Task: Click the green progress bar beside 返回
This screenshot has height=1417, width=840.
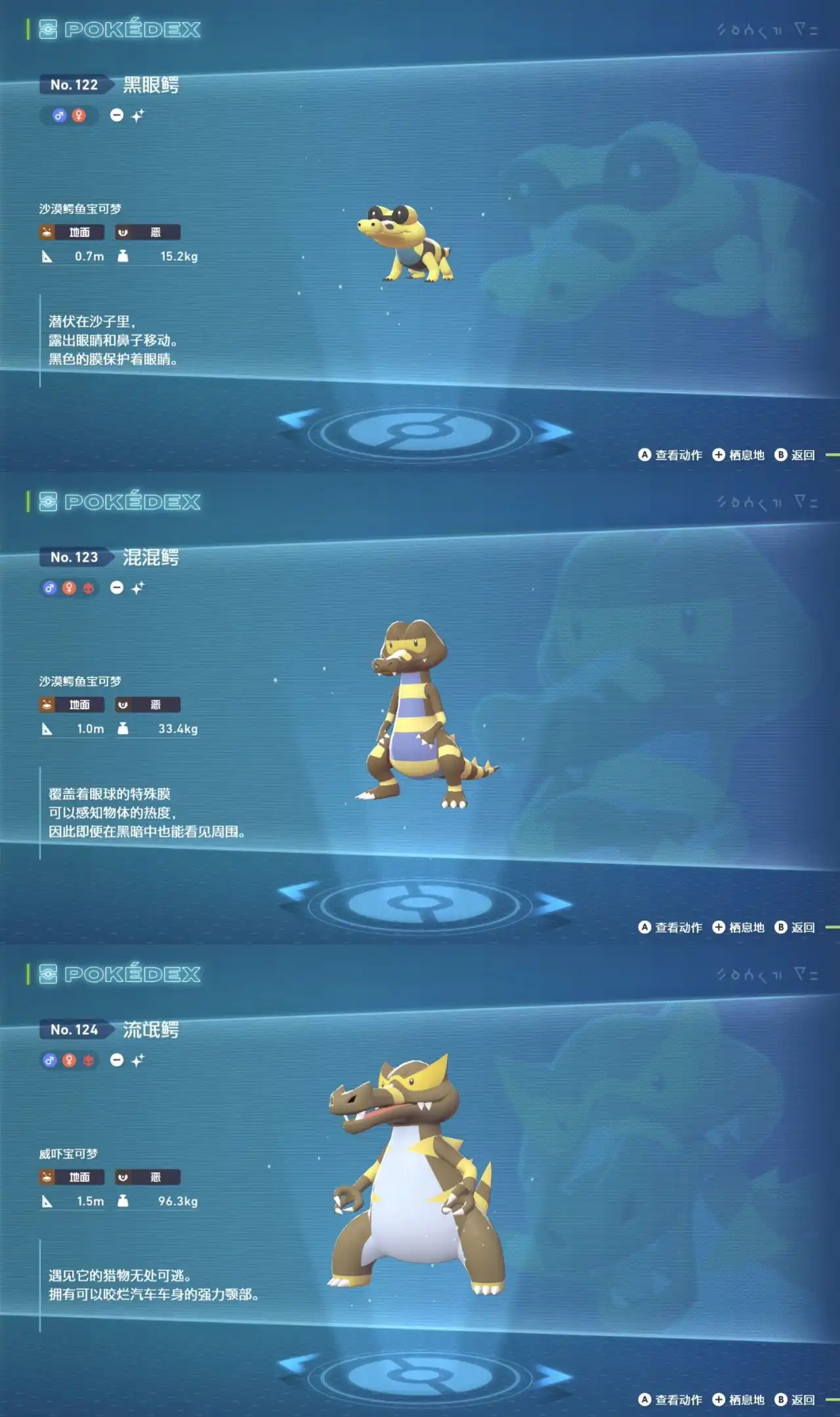Action: [x=832, y=453]
